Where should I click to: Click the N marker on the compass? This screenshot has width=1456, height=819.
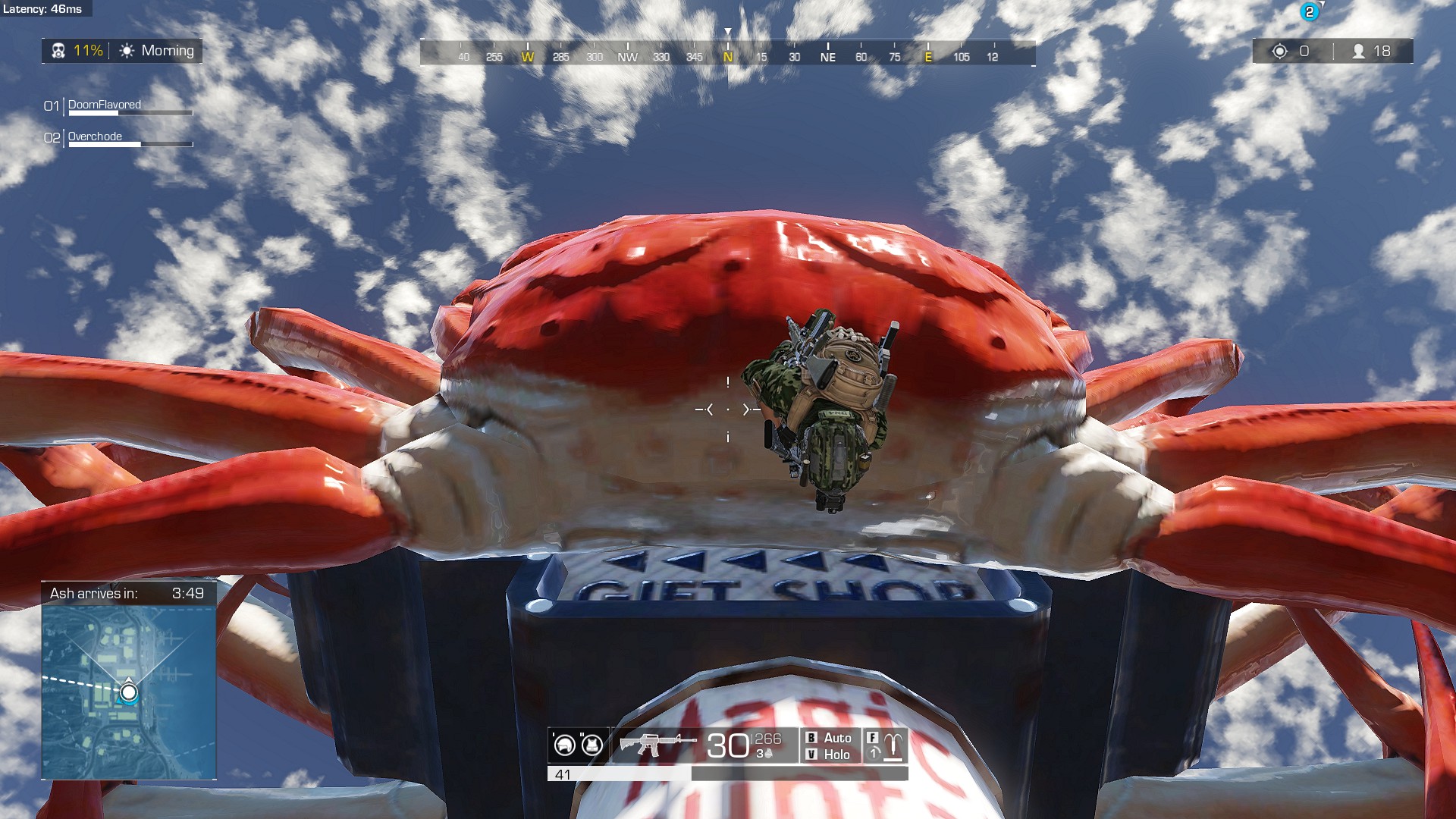[x=728, y=56]
